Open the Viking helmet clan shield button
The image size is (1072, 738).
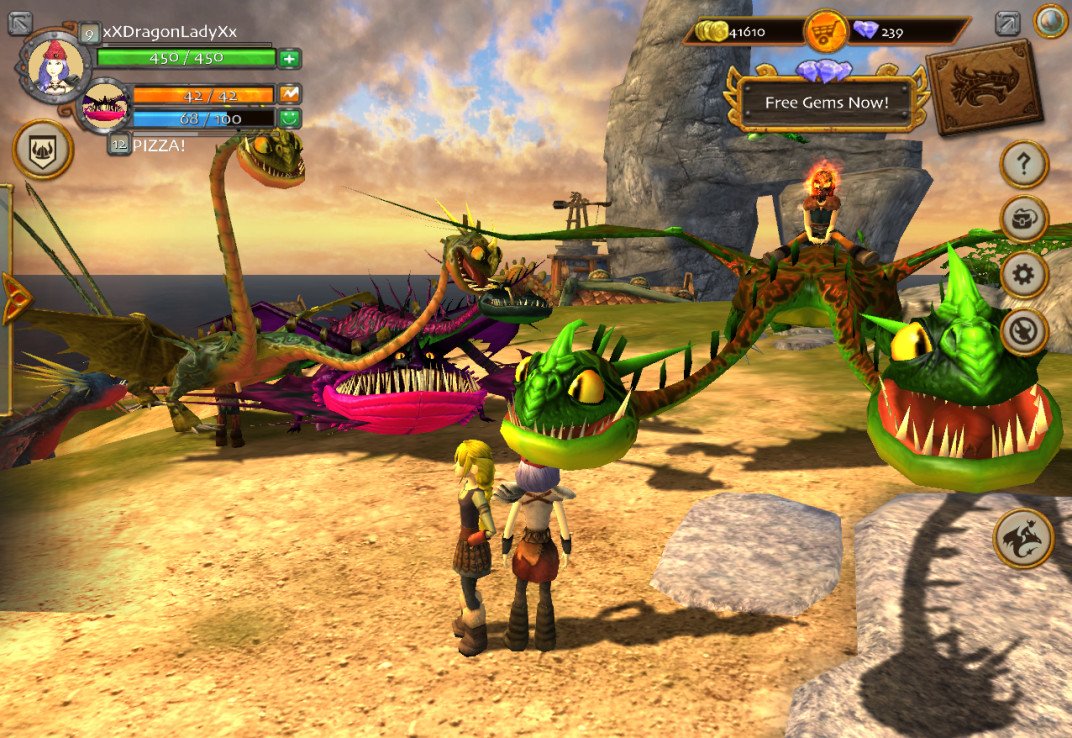(x=43, y=150)
